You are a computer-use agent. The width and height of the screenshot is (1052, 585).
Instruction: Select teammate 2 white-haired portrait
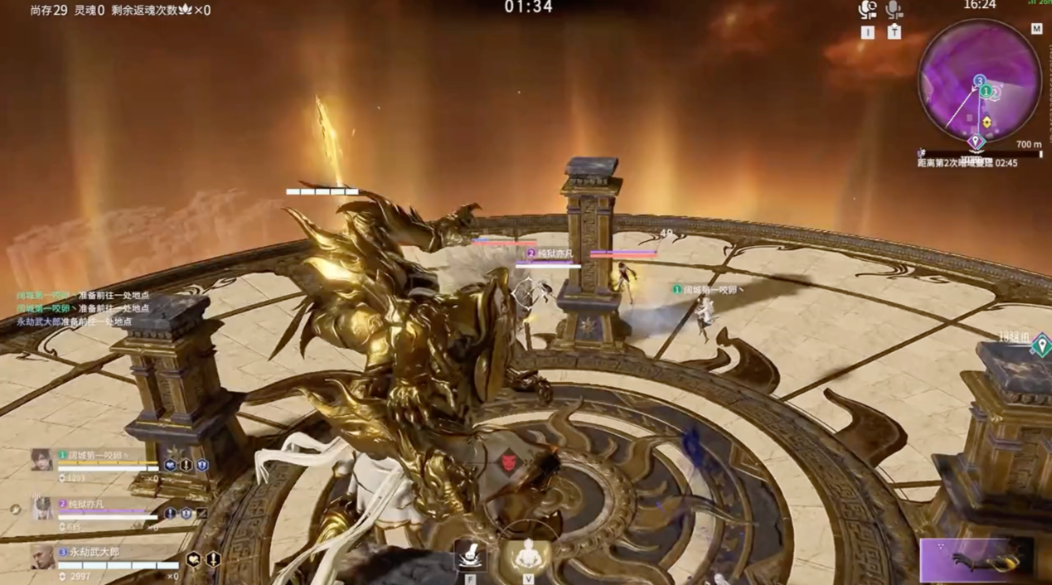42,508
